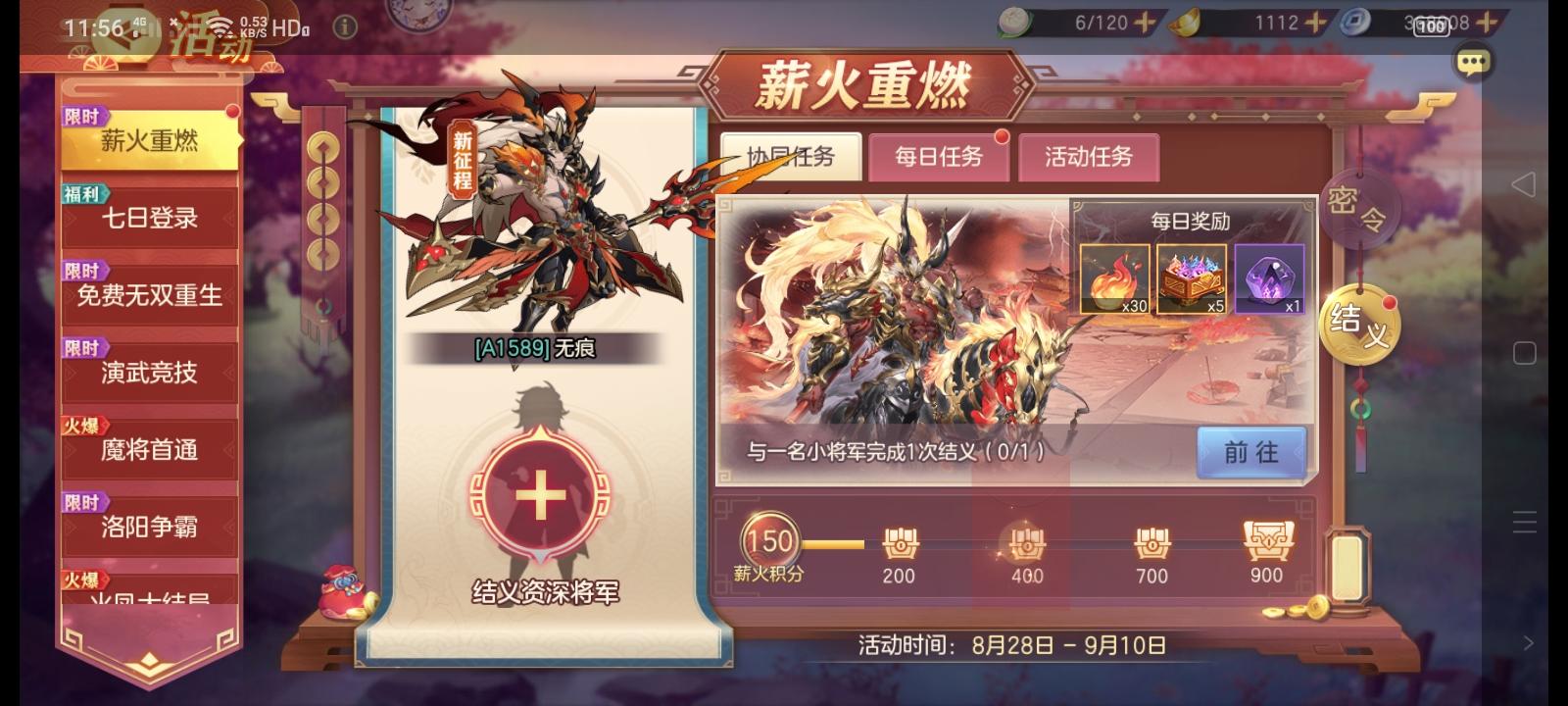Select 七日登录 in the left sidebar
The width and height of the screenshot is (1568, 706).
pyautogui.click(x=149, y=219)
